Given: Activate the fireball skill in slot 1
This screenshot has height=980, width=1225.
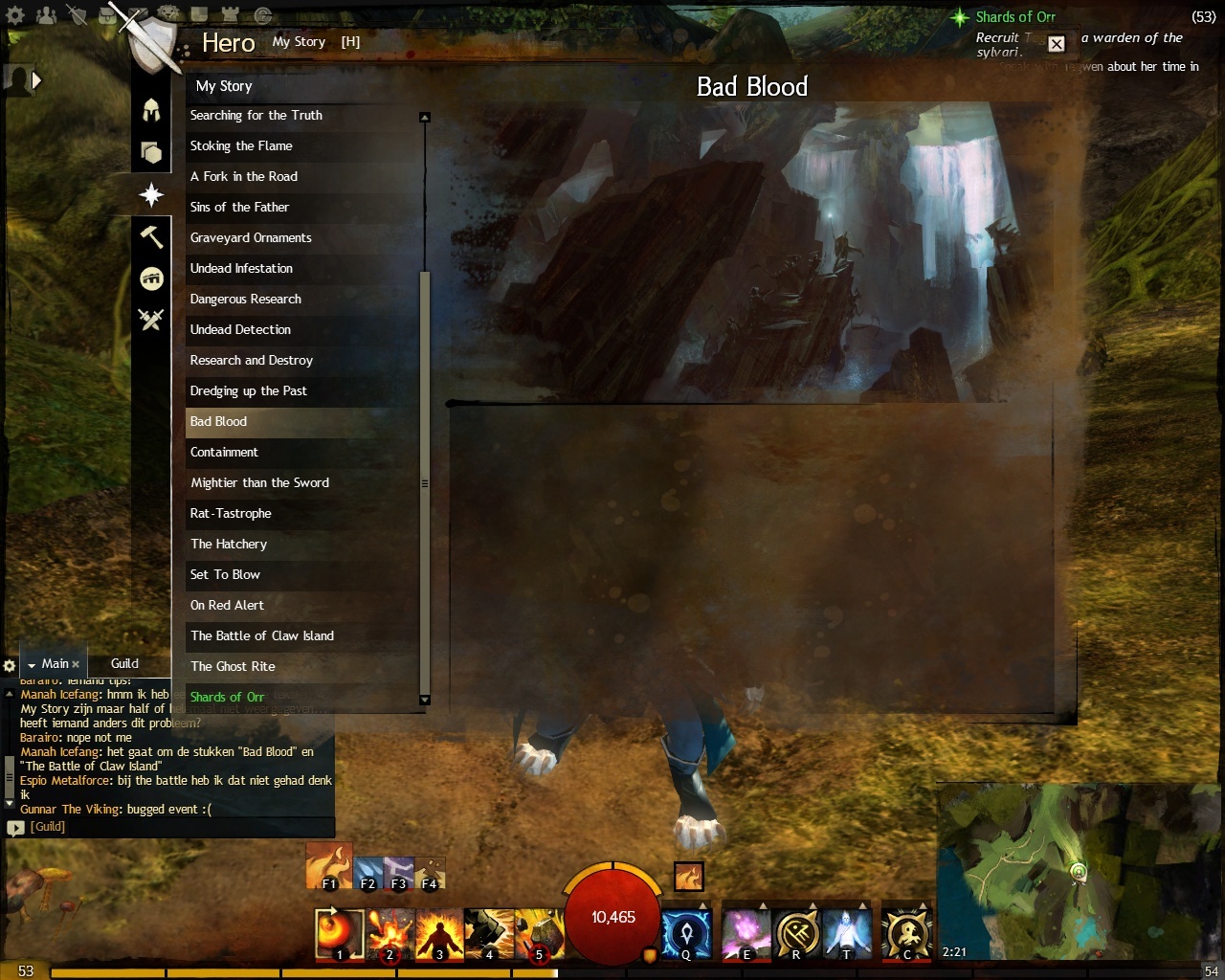Looking at the screenshot, I should tap(339, 934).
